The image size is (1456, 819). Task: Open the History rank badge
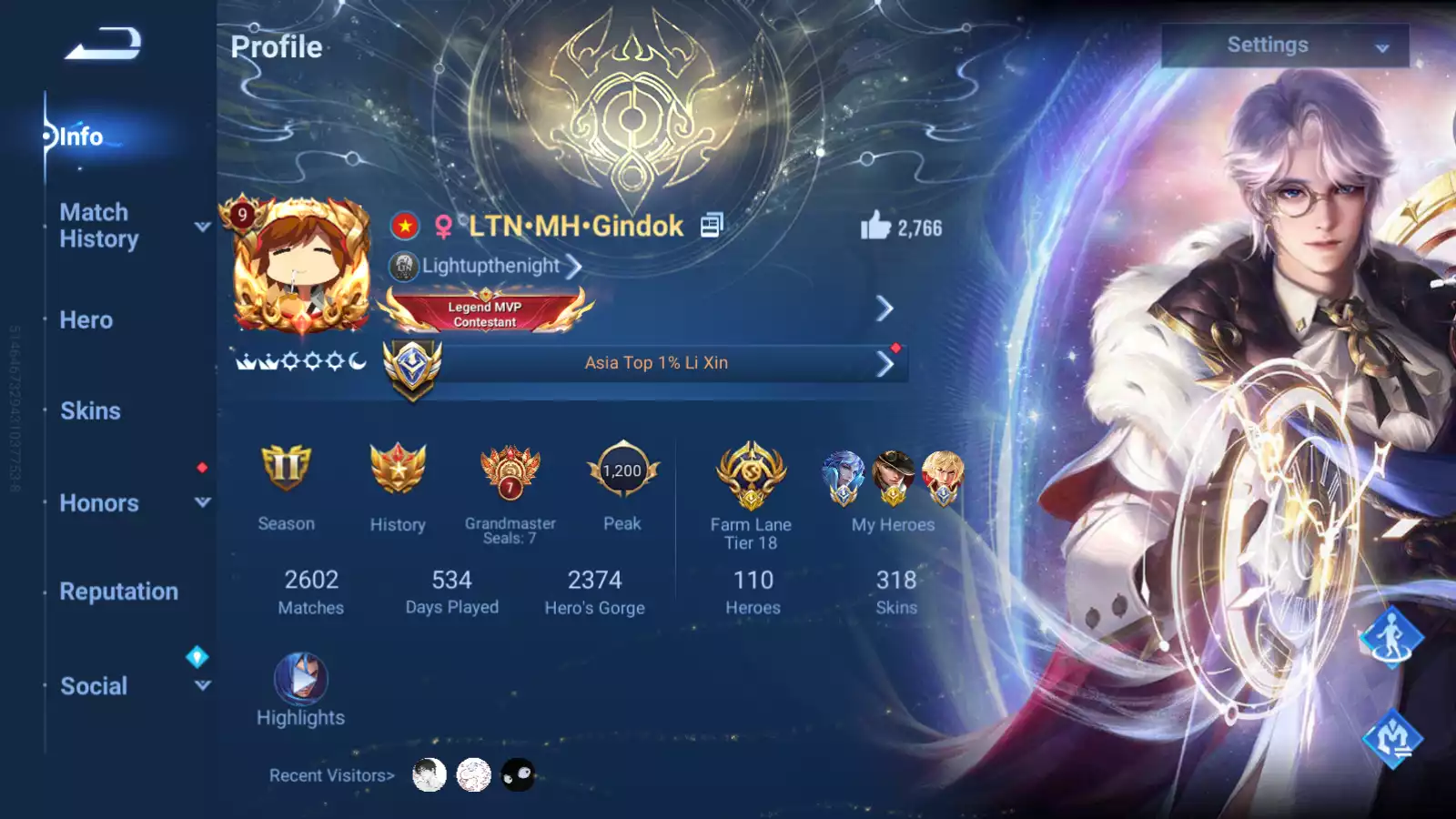click(398, 470)
